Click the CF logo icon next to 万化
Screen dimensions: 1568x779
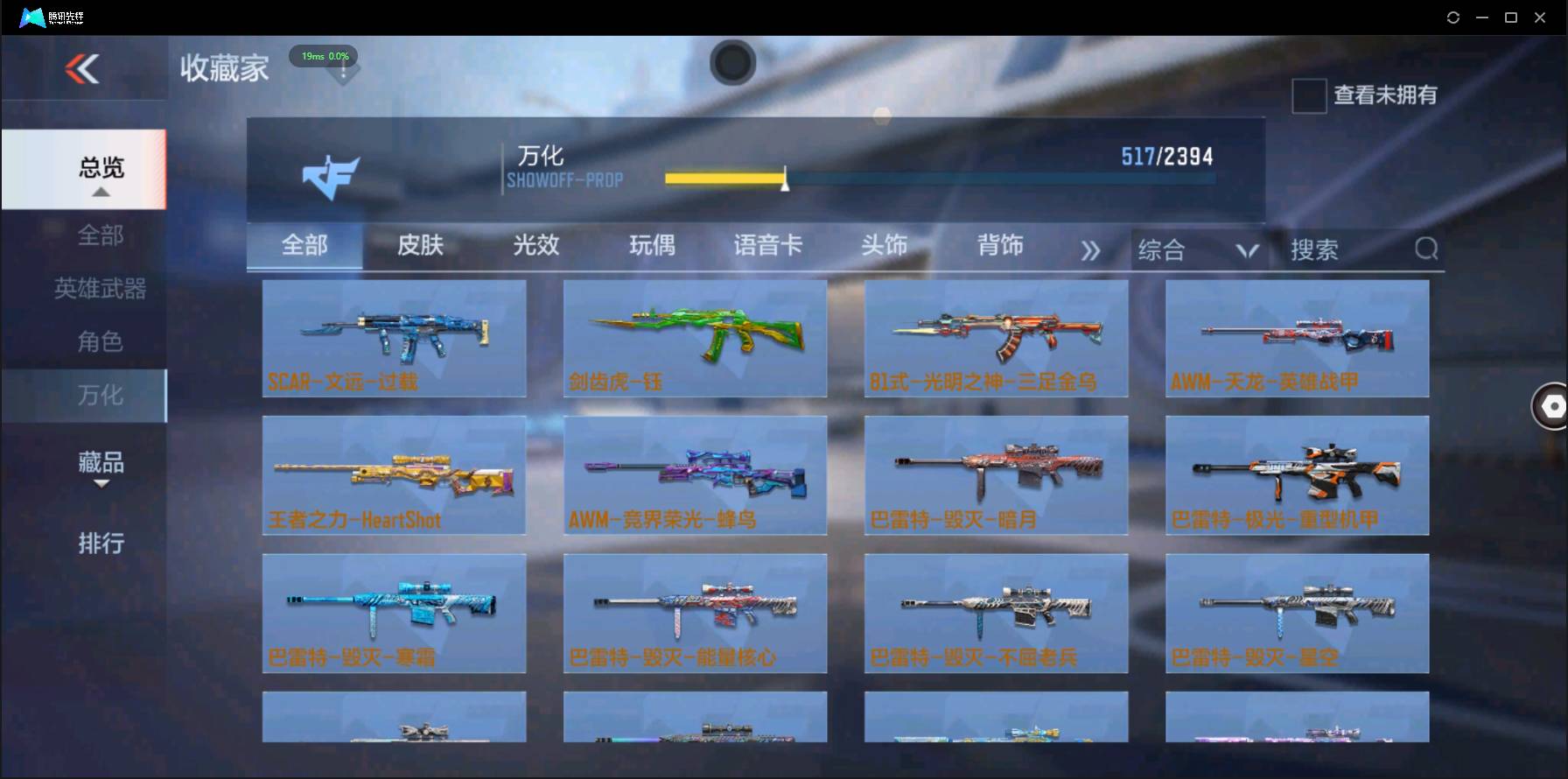(x=331, y=174)
